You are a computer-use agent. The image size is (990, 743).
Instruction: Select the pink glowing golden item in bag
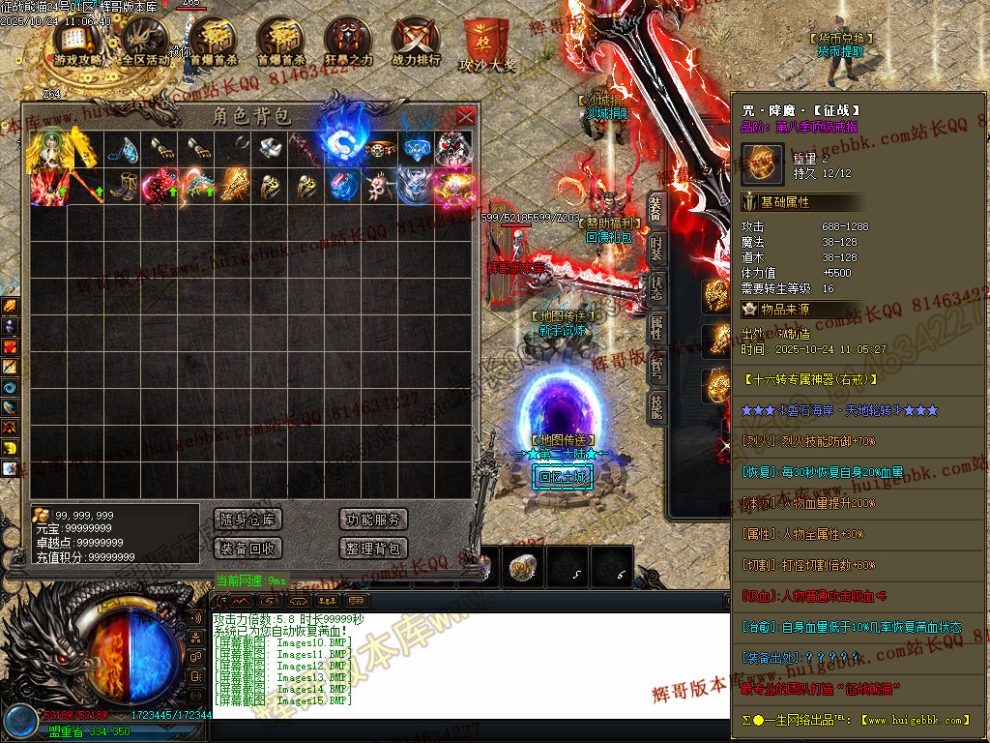tap(453, 186)
